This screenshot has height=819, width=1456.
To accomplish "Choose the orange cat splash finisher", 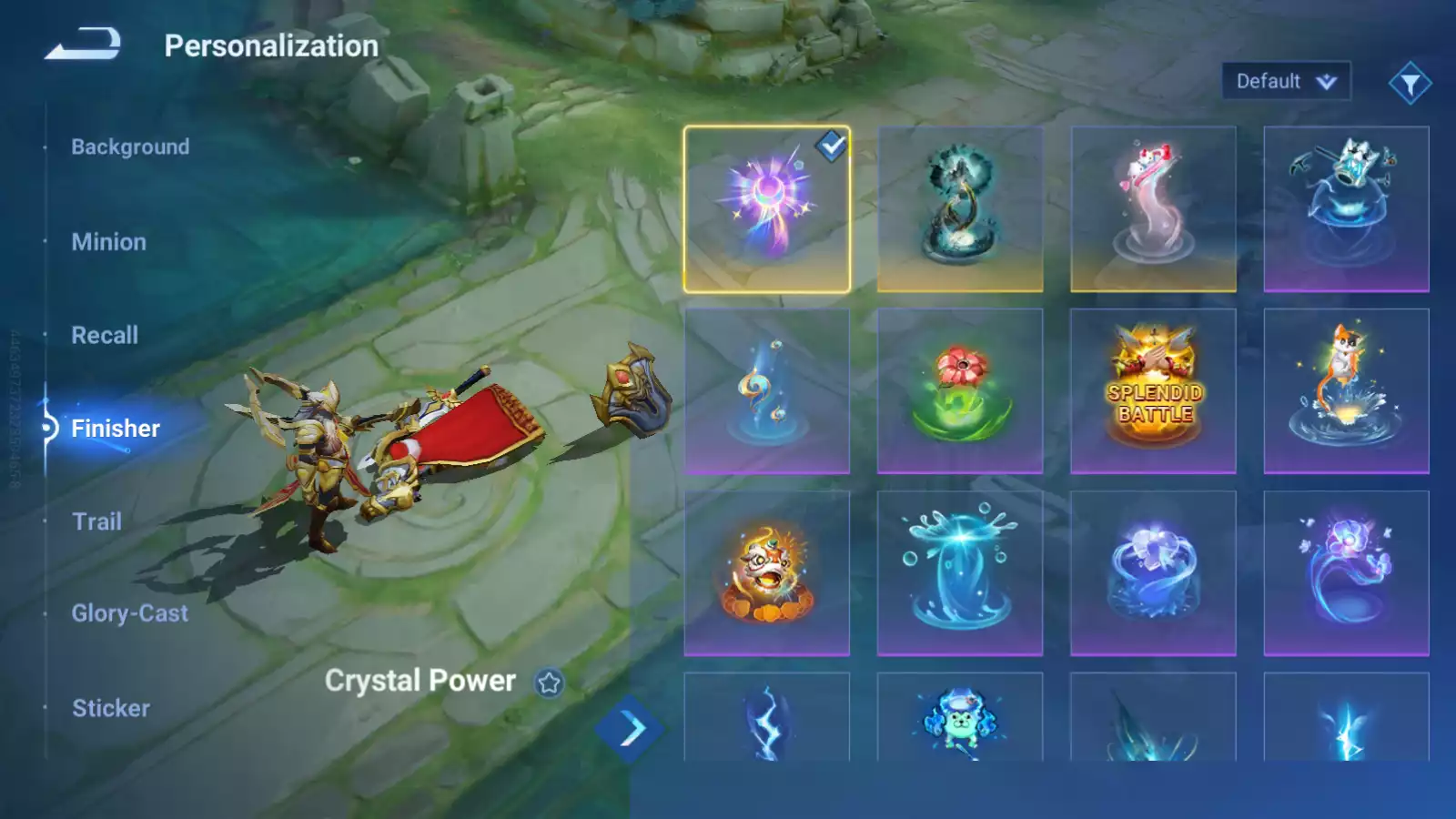I will click(1346, 391).
